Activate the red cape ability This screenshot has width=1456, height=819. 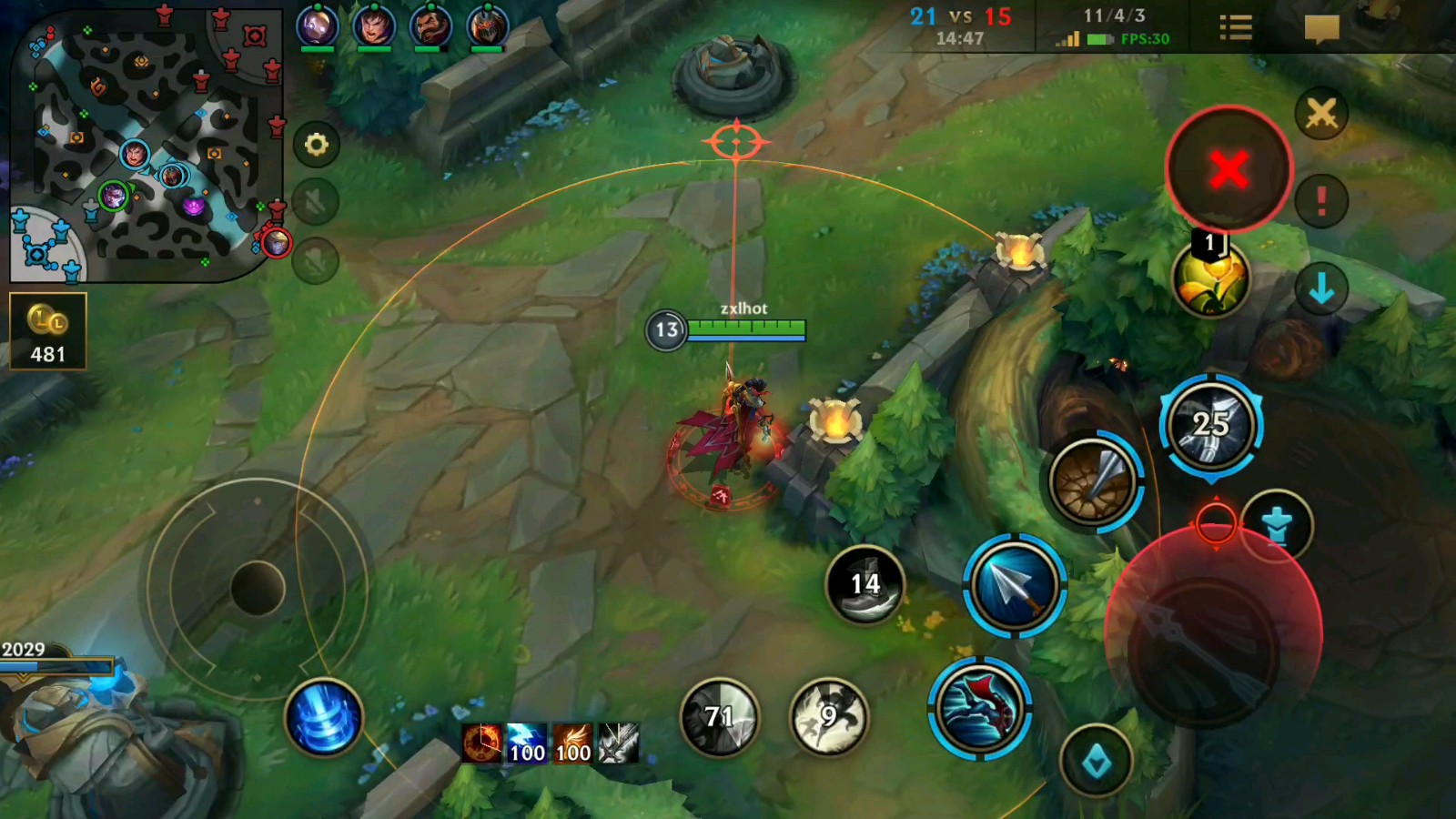click(x=979, y=708)
